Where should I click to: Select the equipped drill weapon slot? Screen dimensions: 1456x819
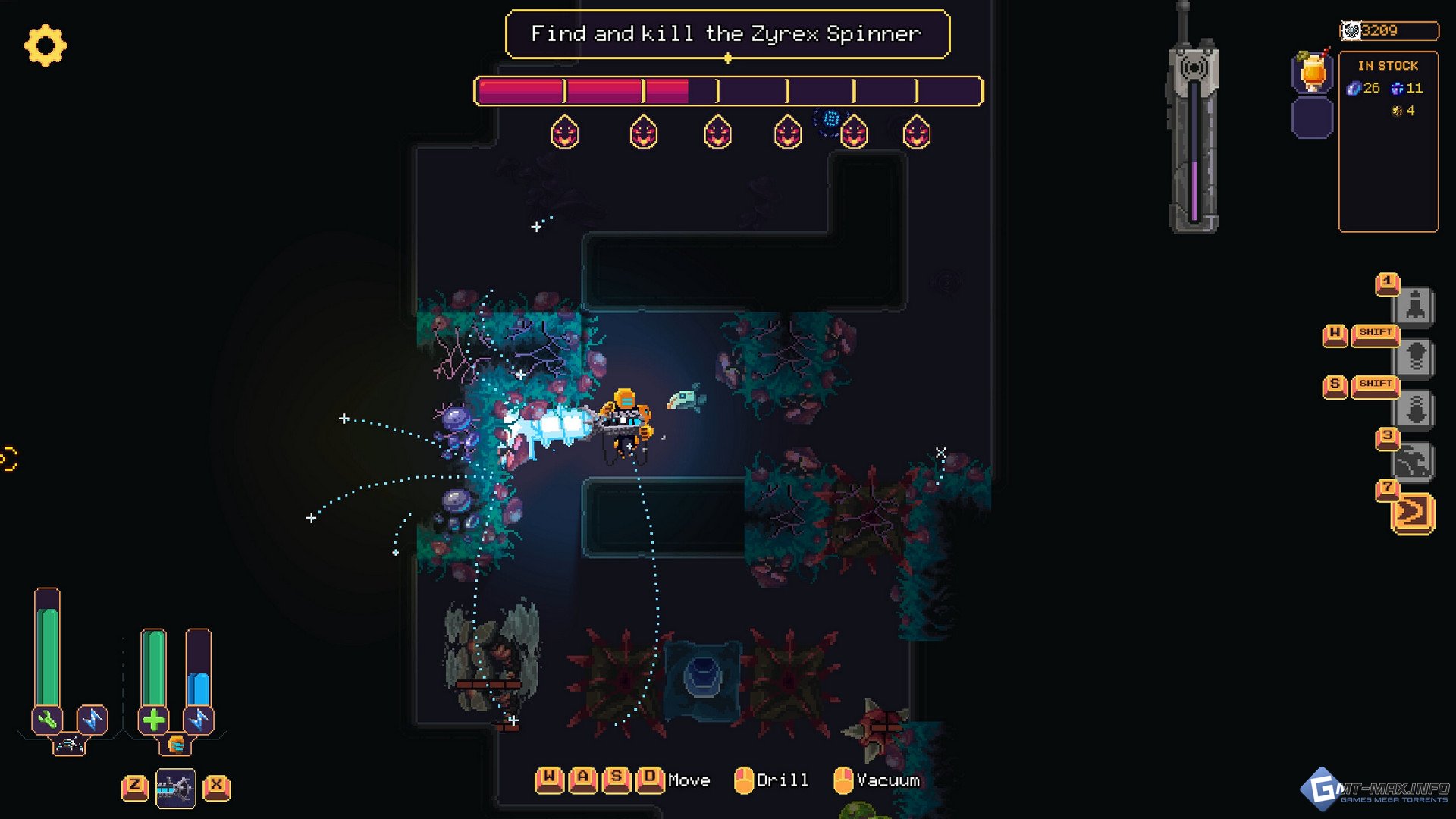176,789
